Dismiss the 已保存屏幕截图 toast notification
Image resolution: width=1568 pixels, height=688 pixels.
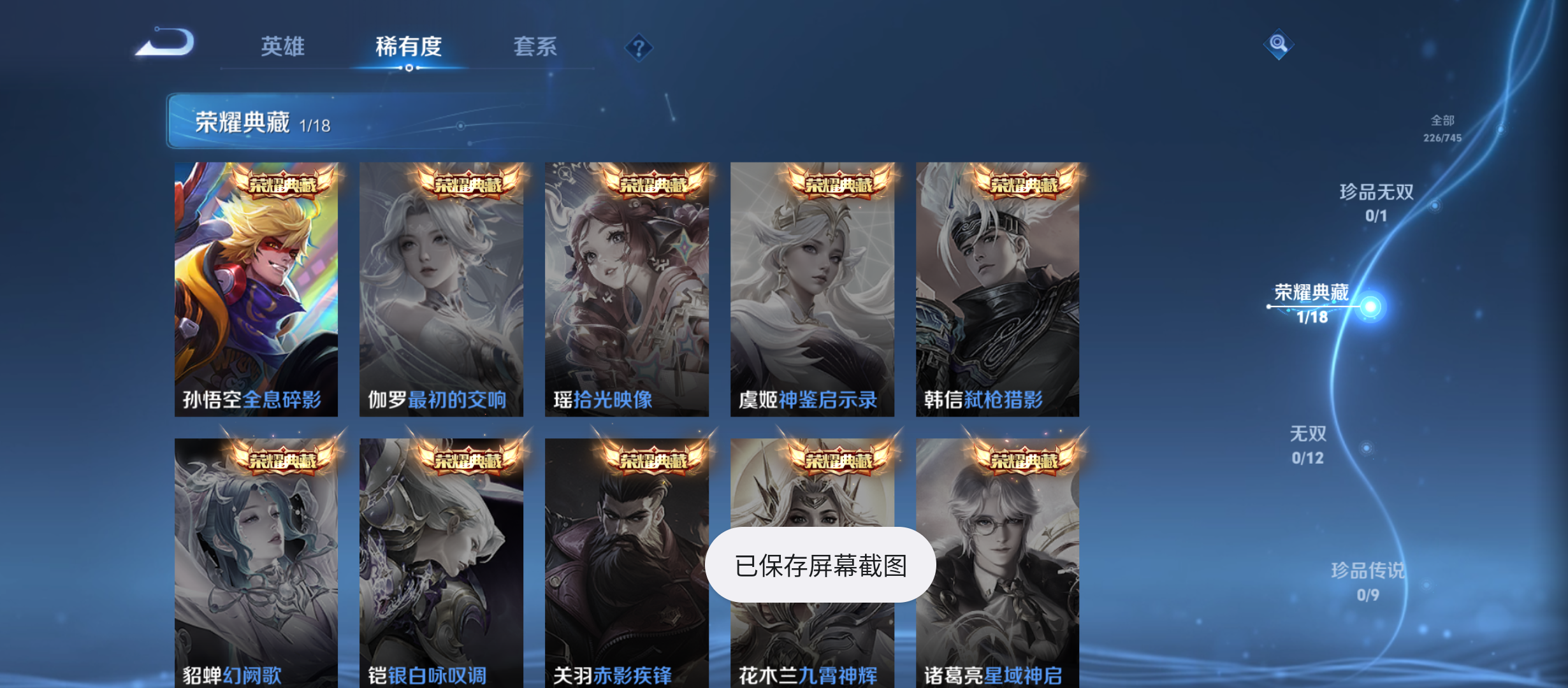(821, 564)
